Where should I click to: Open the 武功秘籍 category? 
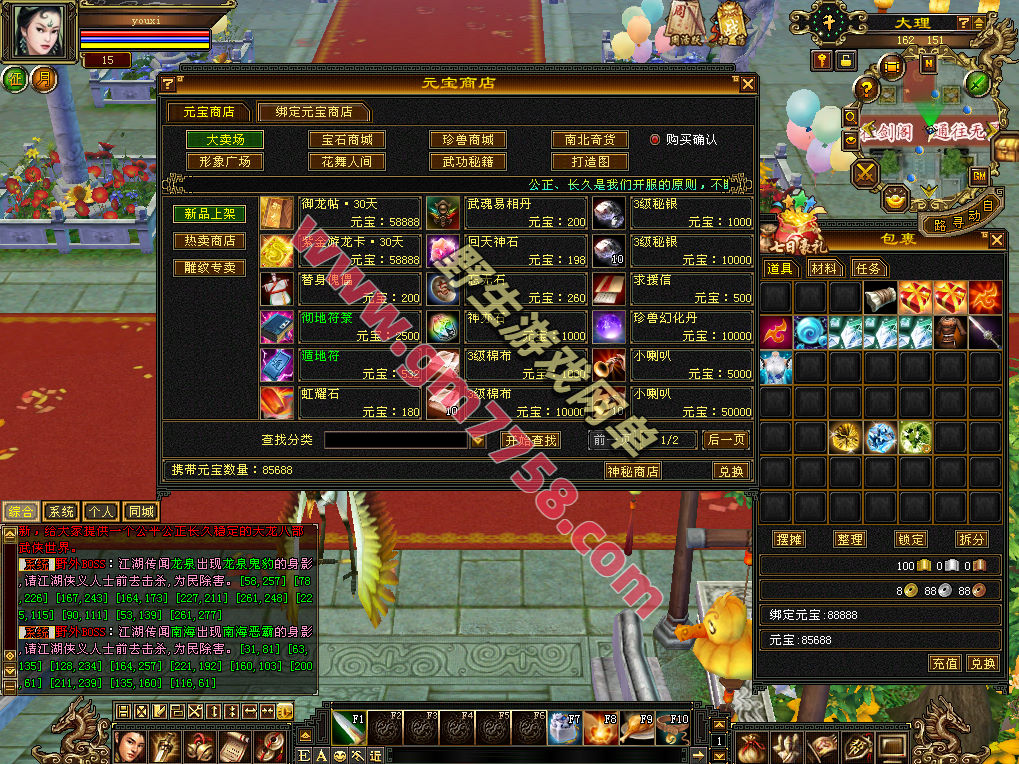pyautogui.click(x=468, y=161)
